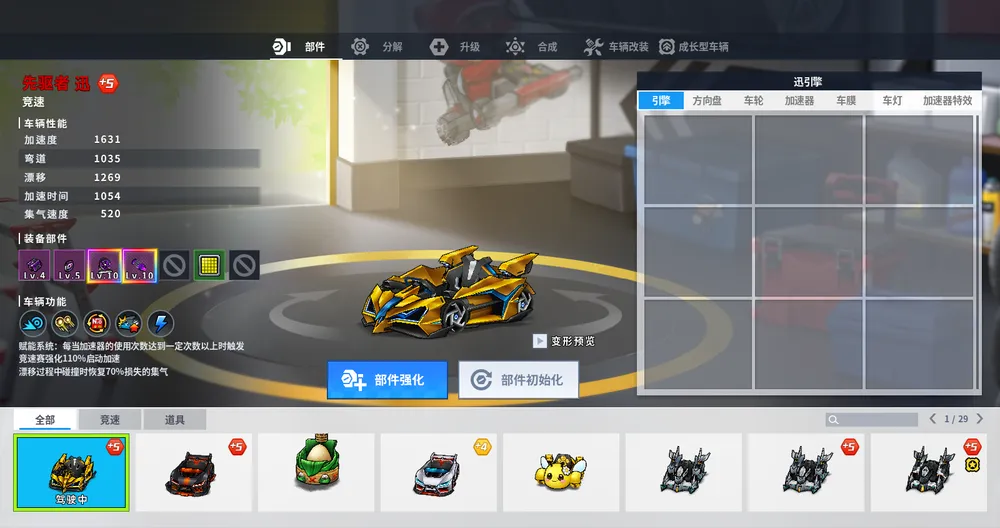Select the 车灯 parts tab
Viewport: 1000px width, 528px height.
(x=892, y=101)
